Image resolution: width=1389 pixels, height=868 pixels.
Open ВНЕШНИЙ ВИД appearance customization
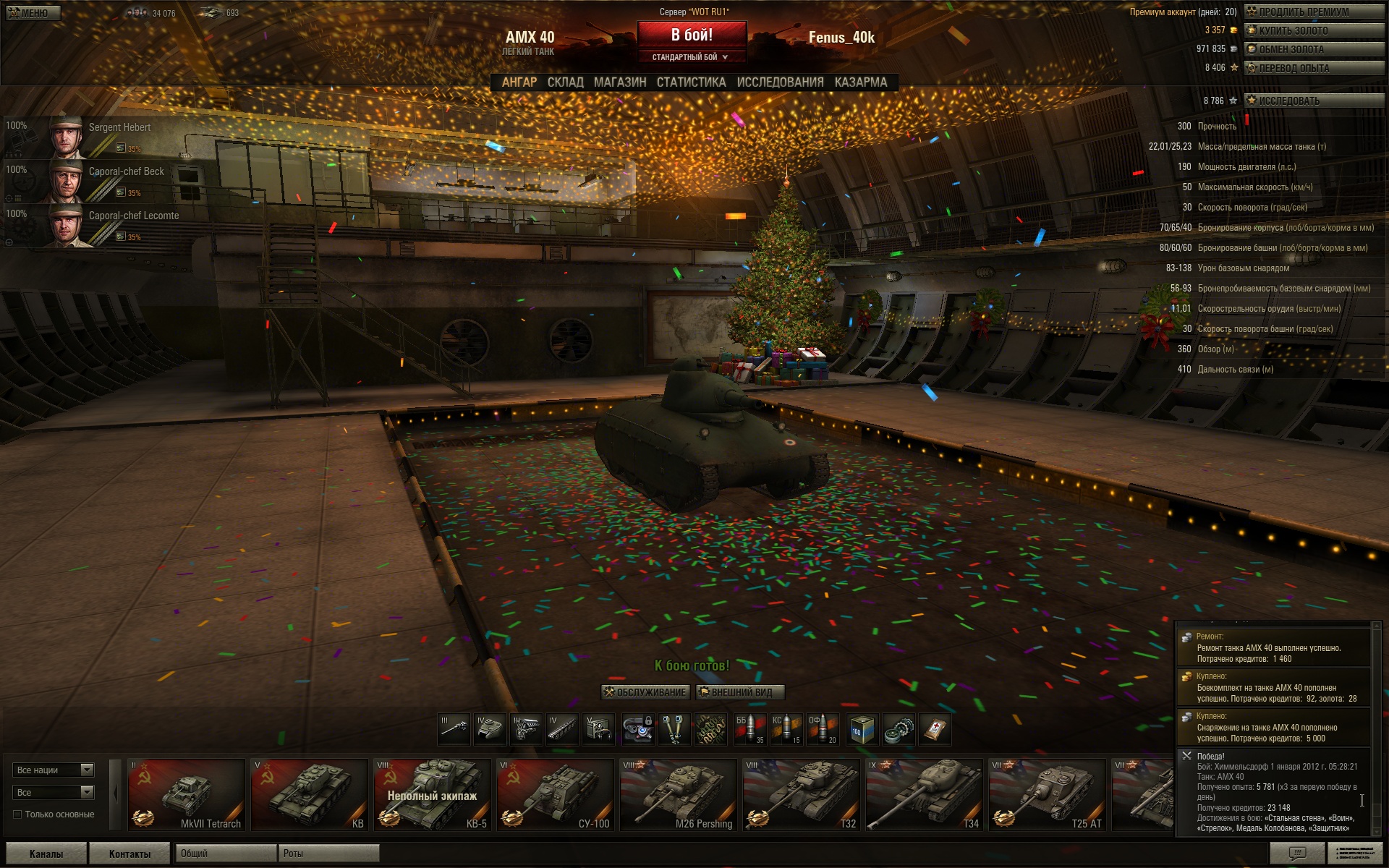click(x=740, y=692)
